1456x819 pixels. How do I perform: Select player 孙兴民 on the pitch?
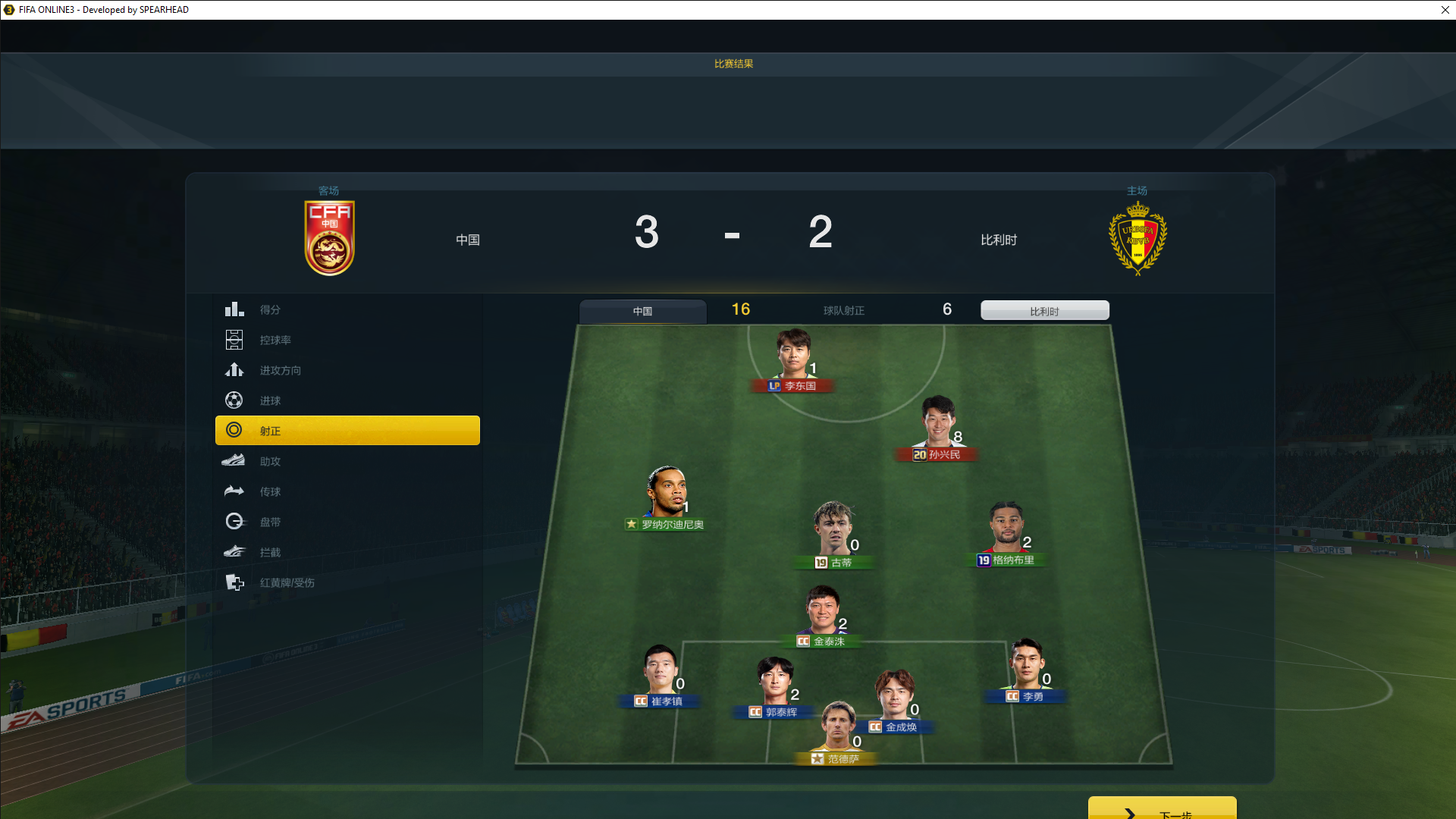point(937,425)
